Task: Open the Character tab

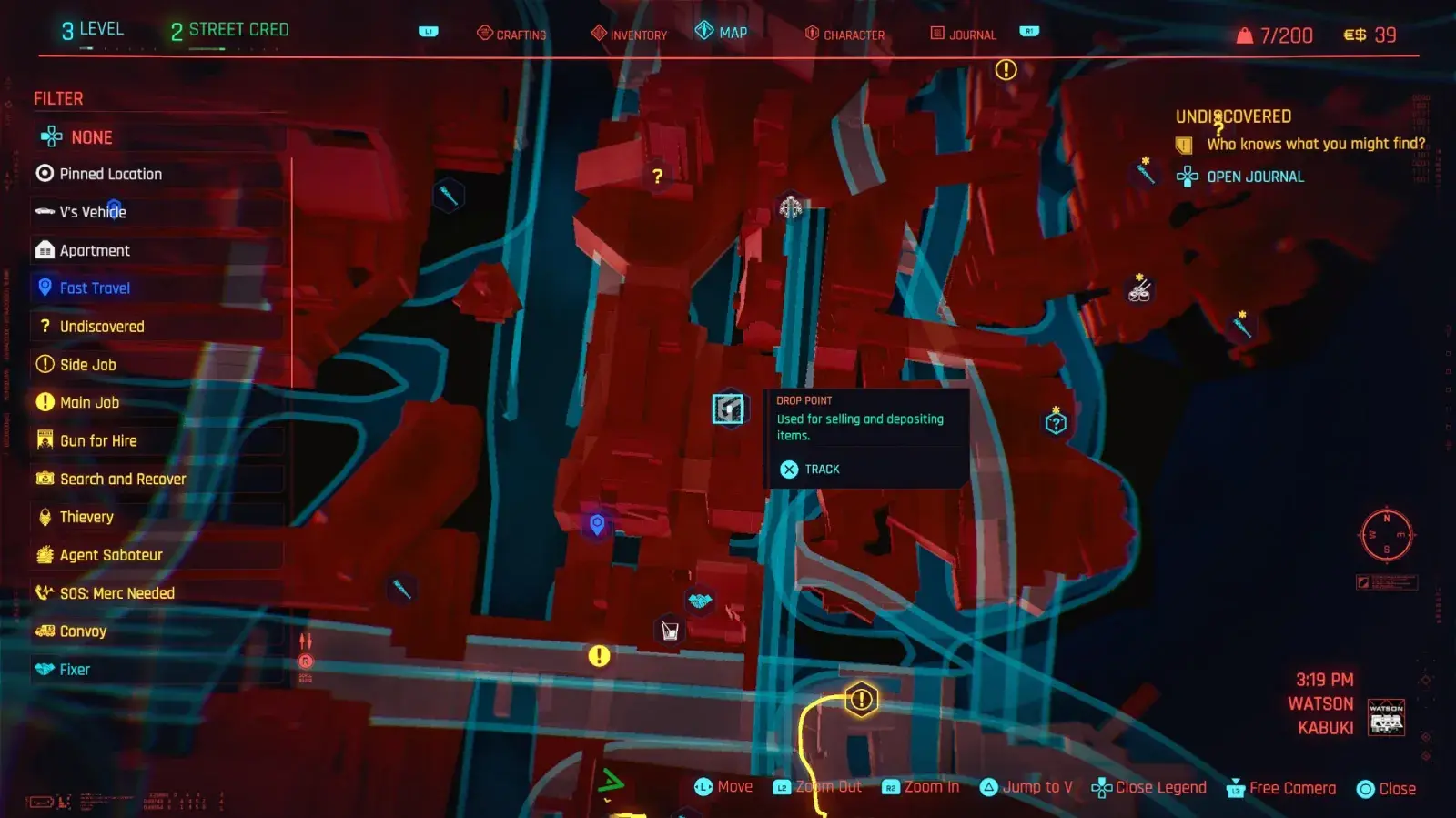Action: coord(844,35)
